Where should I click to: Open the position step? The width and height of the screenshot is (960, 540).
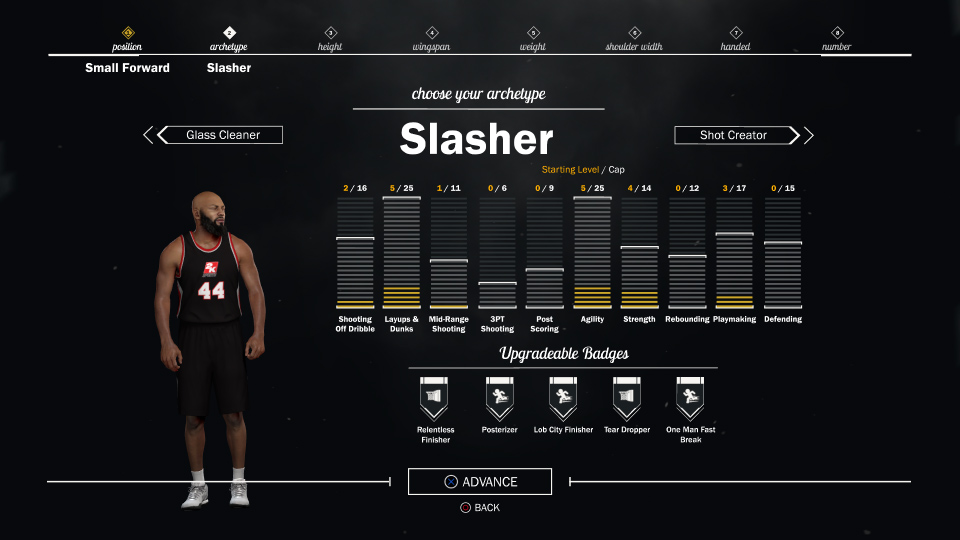click(127, 40)
